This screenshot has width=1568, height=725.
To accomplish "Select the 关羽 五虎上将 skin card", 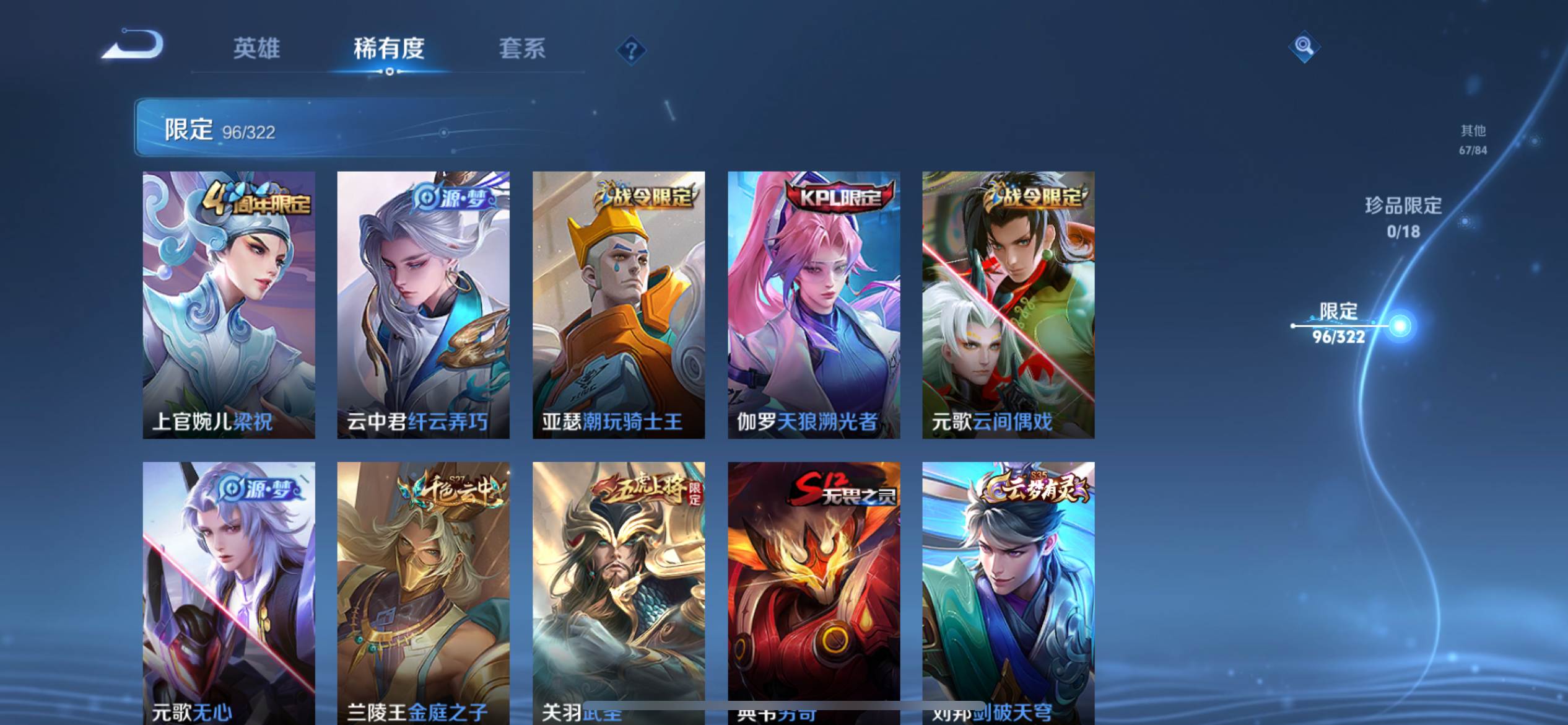I will tap(618, 589).
